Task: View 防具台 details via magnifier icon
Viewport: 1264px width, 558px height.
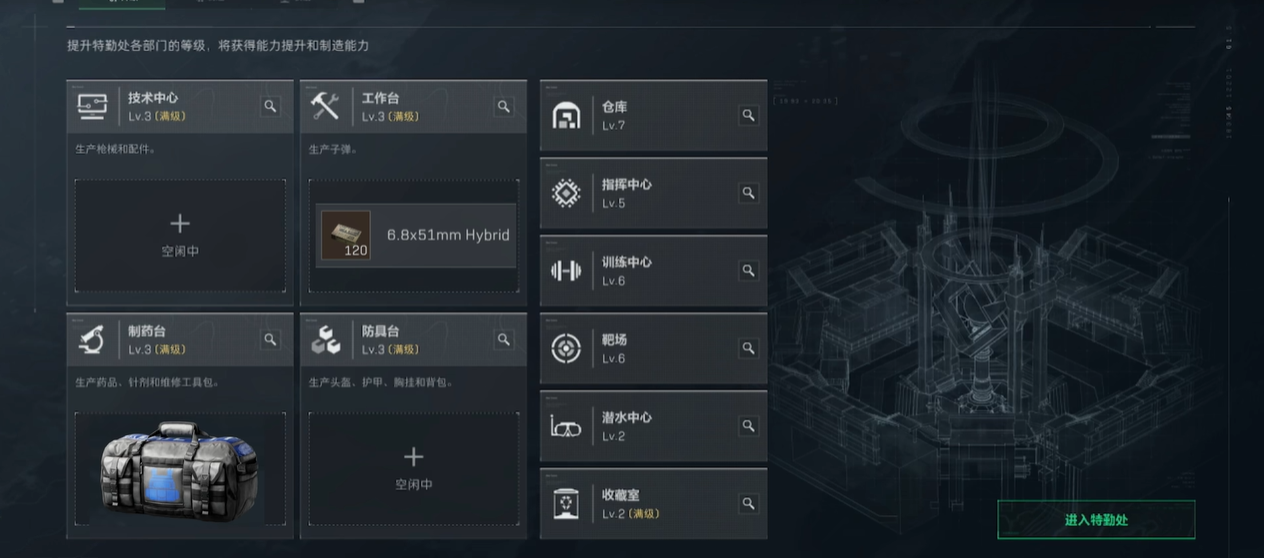Action: tap(504, 340)
